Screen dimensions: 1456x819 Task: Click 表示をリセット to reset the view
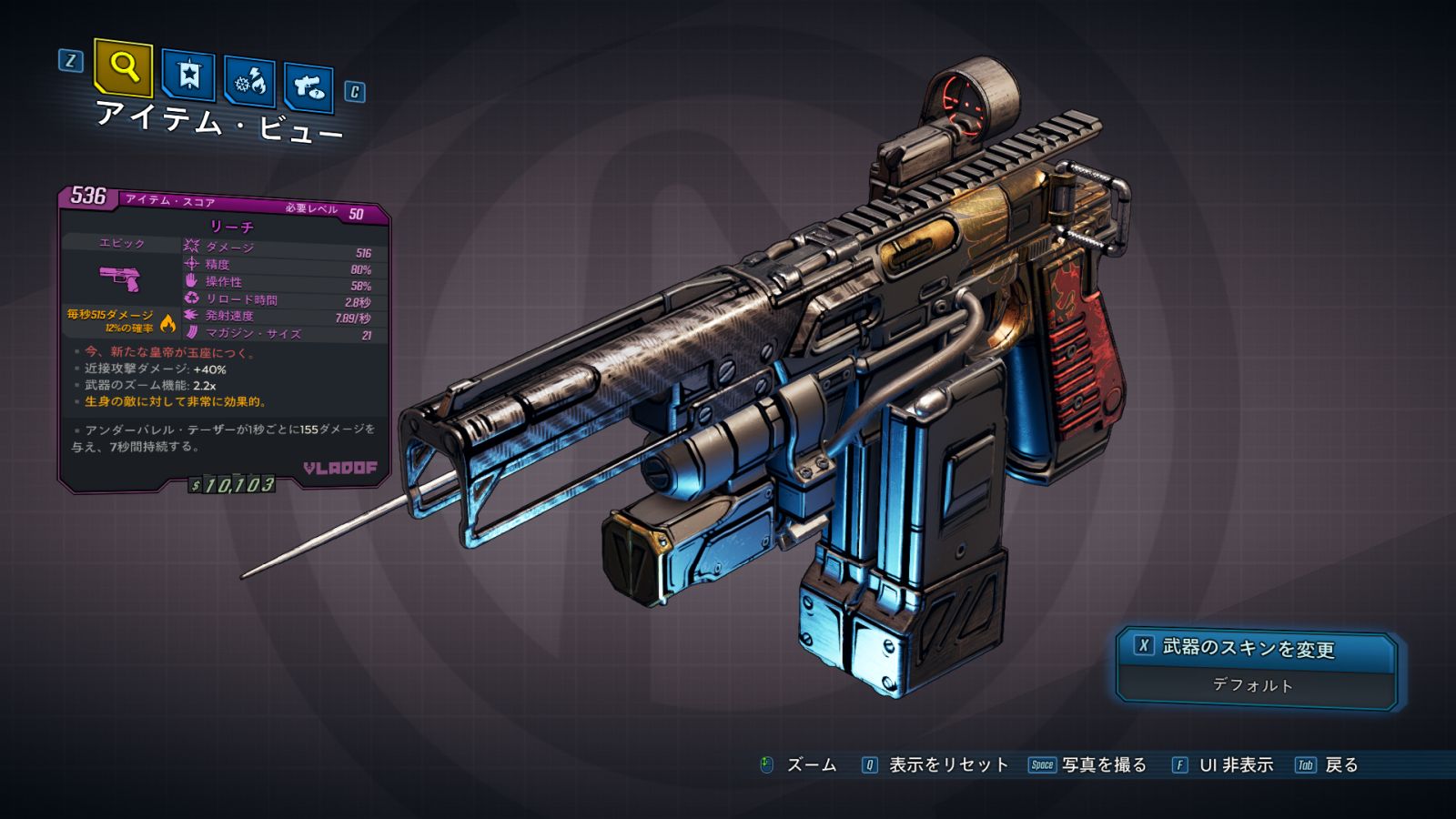(x=947, y=765)
